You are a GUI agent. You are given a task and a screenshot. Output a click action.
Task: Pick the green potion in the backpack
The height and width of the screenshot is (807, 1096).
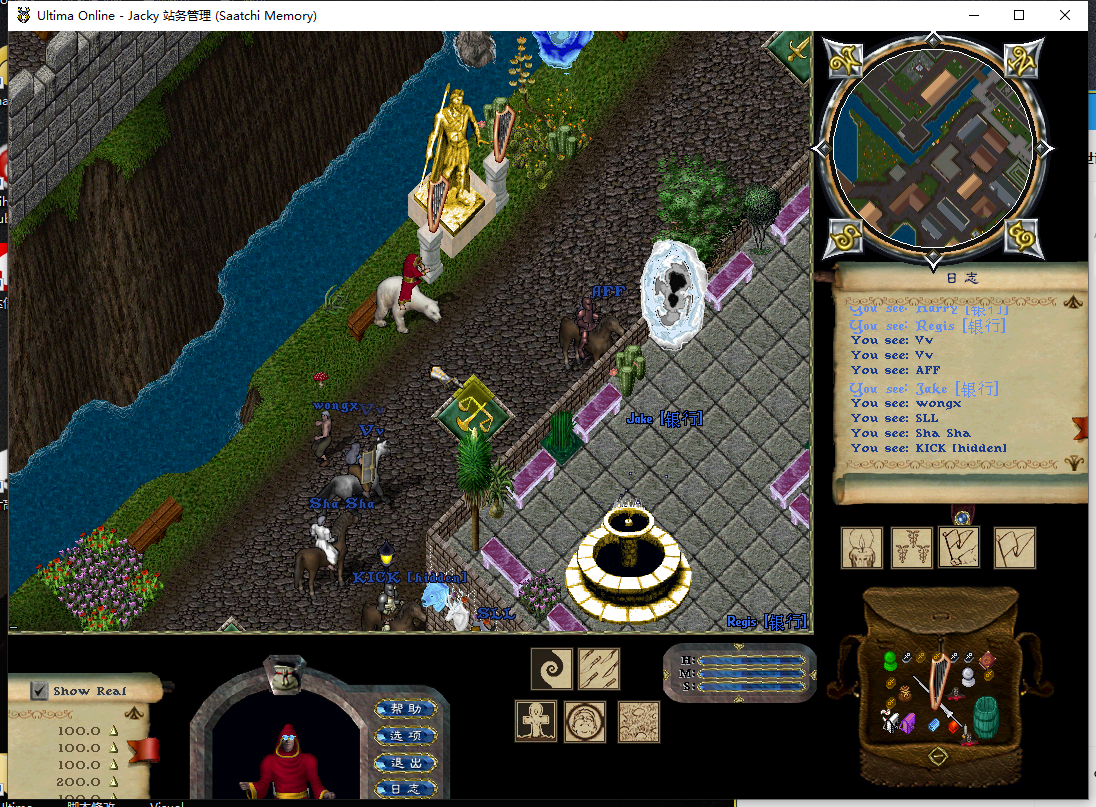click(889, 661)
